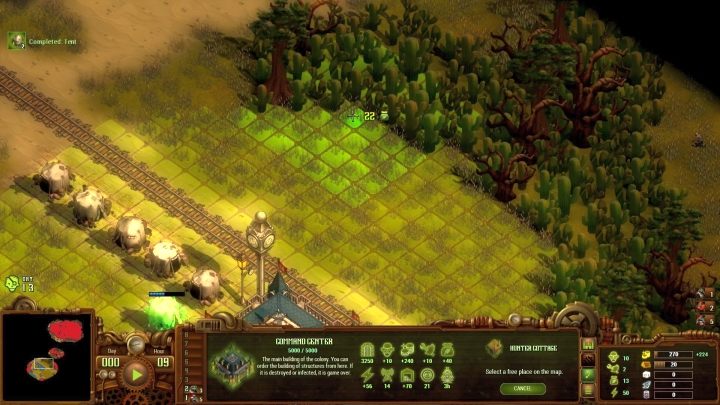Viewport: 720px width, 405px height.
Task: Click the infected alert icon above the minimap
Action: coord(12,283)
